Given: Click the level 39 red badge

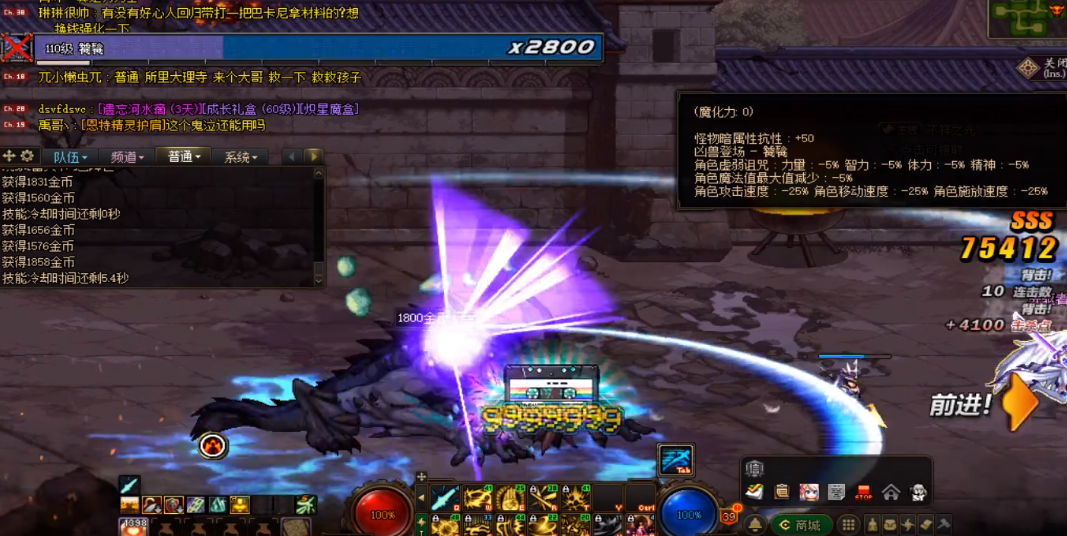Looking at the screenshot, I should tap(730, 516).
